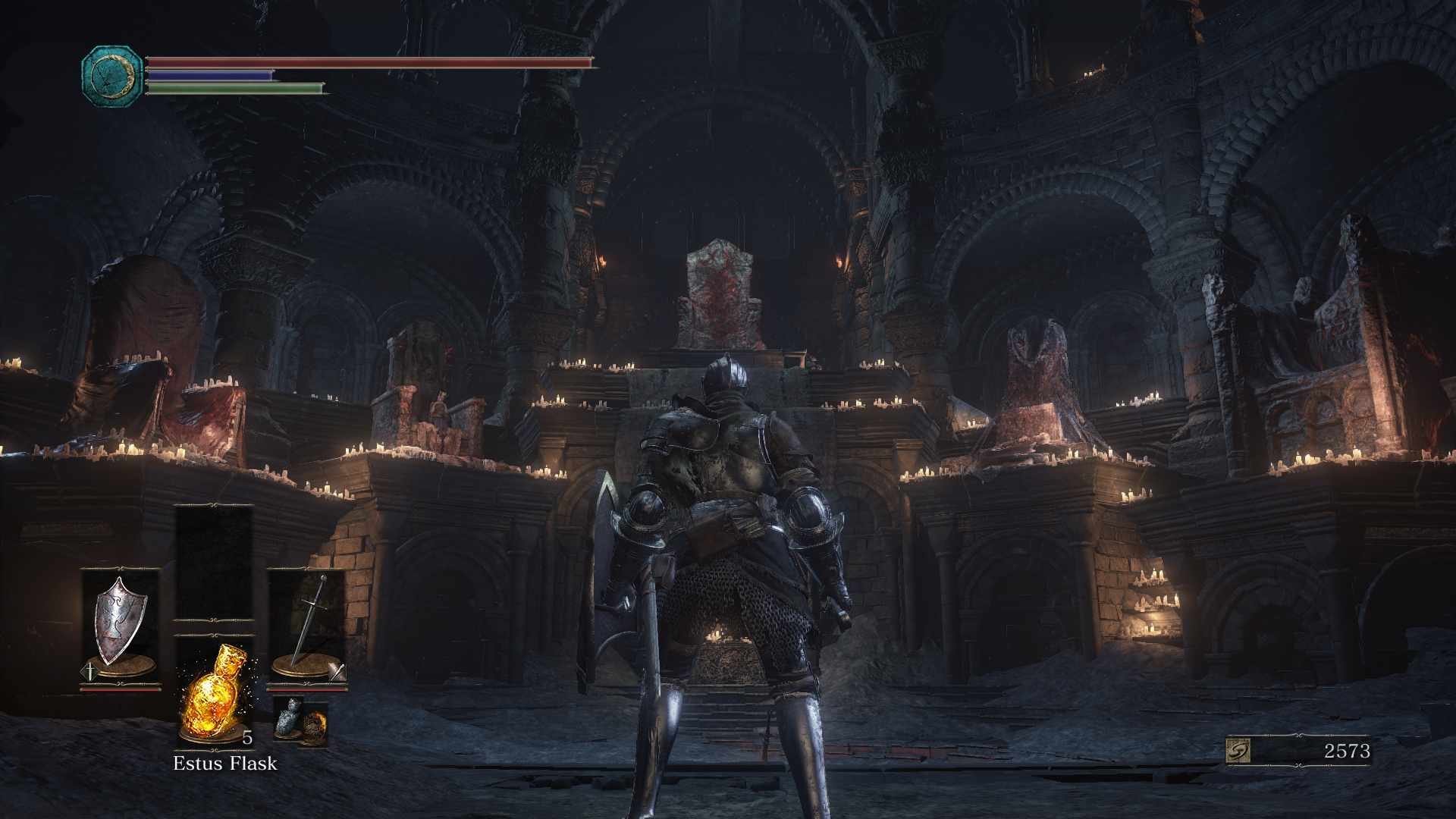The image size is (1456, 819).
Task: Click the sword skill badge on the shield slot
Action: pyautogui.click(x=89, y=671)
